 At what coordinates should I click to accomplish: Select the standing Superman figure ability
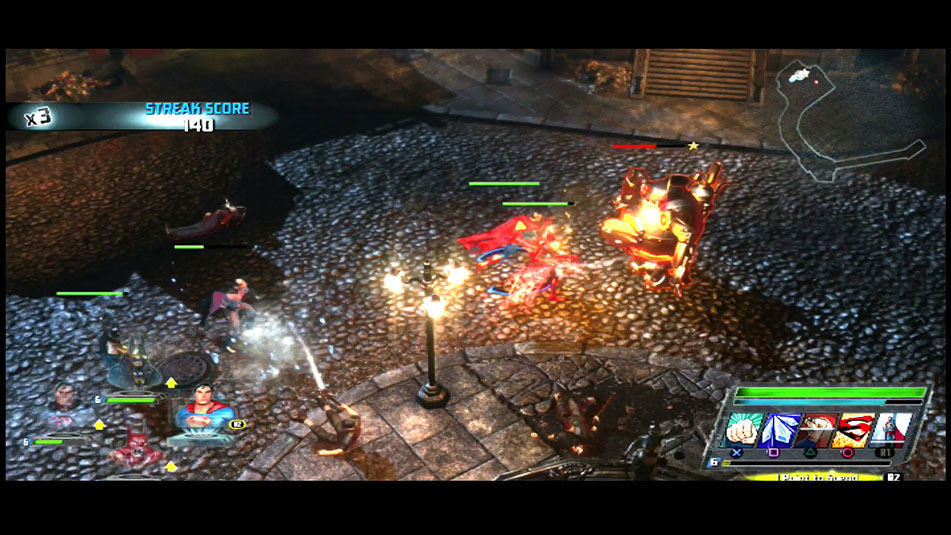889,430
